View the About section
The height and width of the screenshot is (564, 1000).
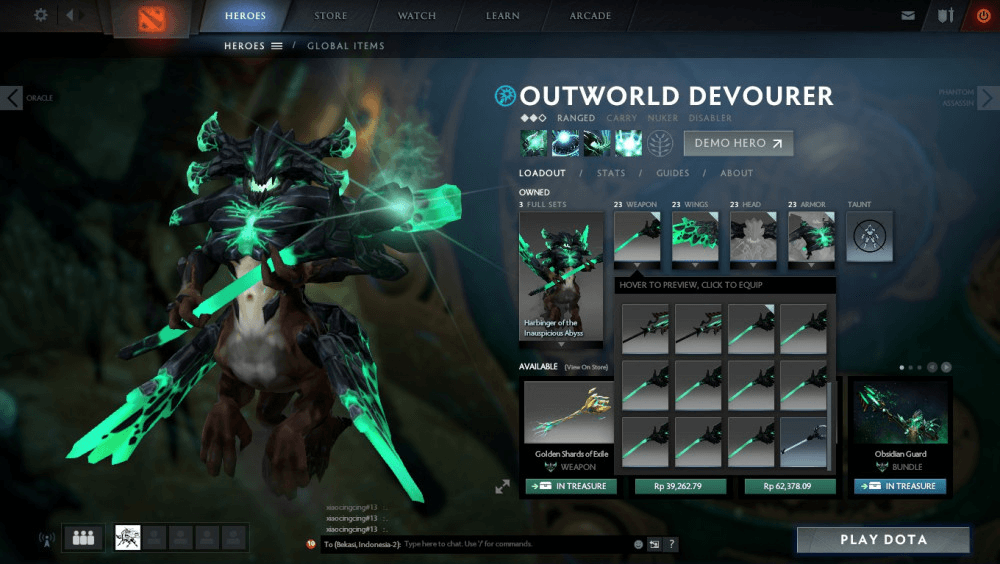click(737, 173)
